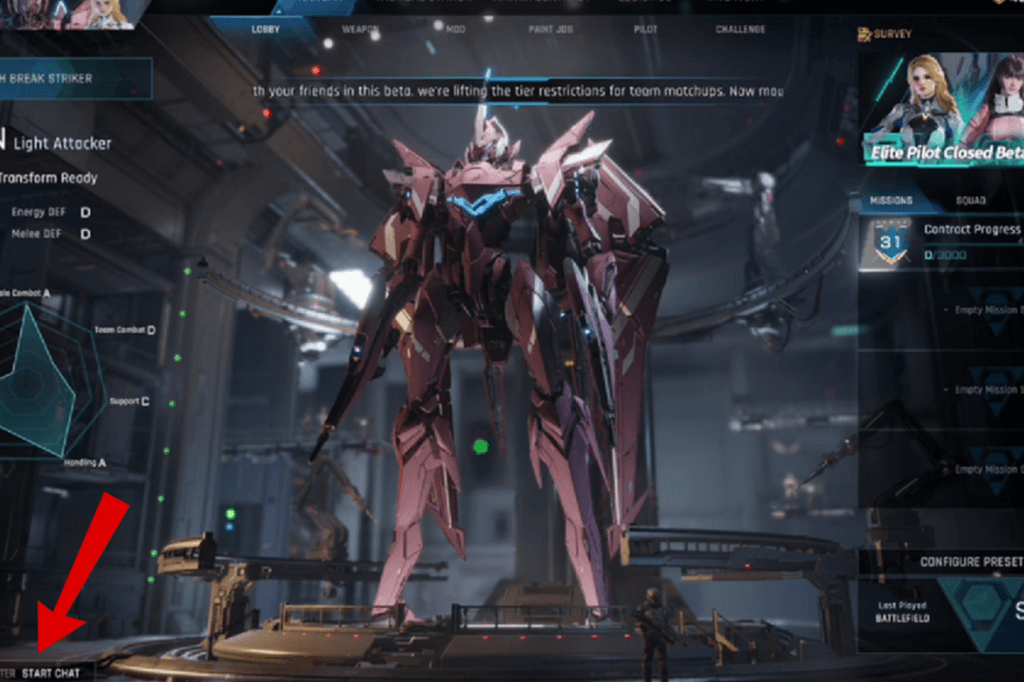Viewport: 1024px width, 682px height.
Task: Click the Start Chat box
Action: pyautogui.click(x=50, y=673)
